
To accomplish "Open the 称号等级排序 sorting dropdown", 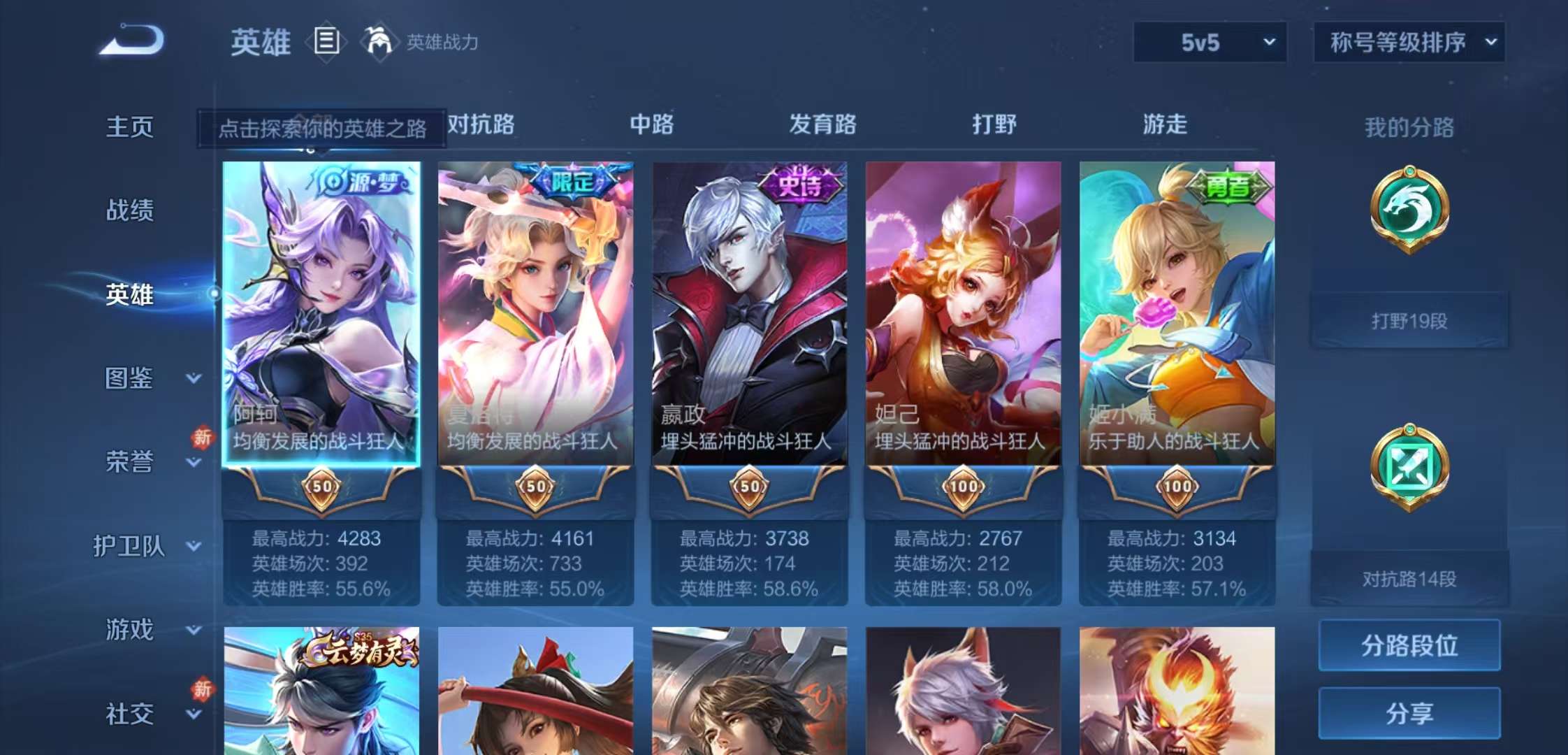I will tap(1408, 42).
